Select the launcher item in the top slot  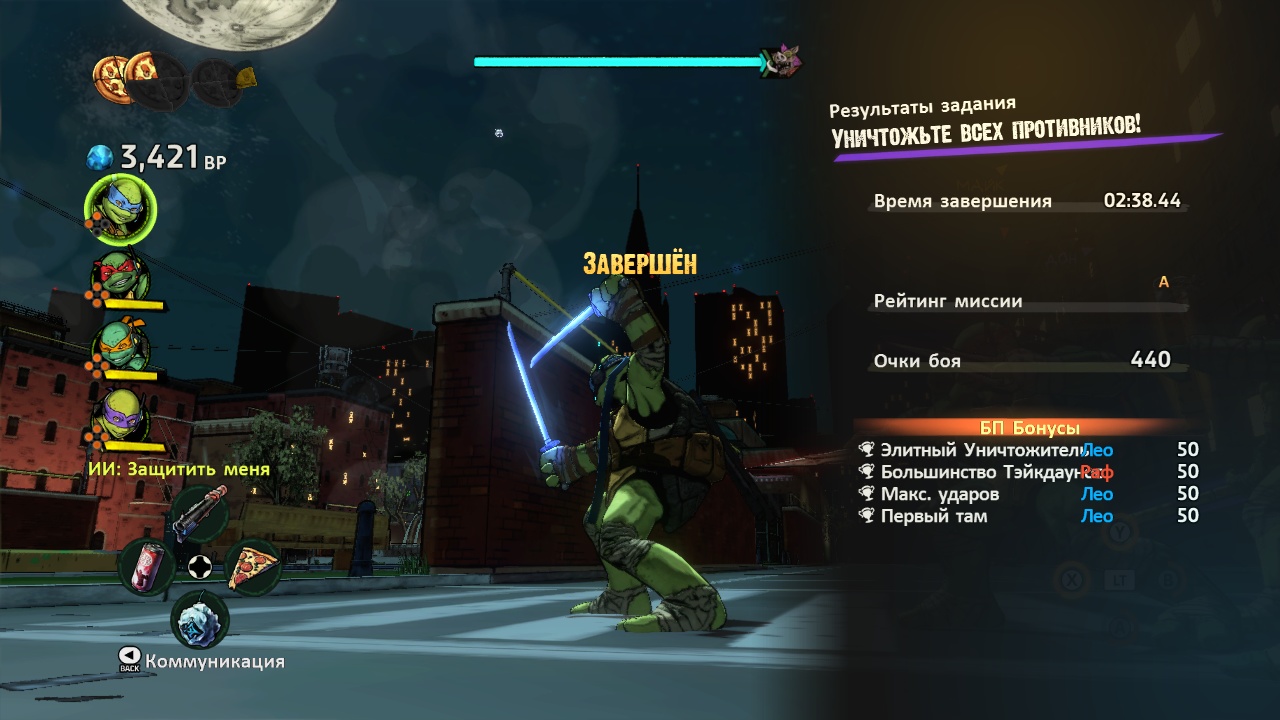tap(200, 513)
